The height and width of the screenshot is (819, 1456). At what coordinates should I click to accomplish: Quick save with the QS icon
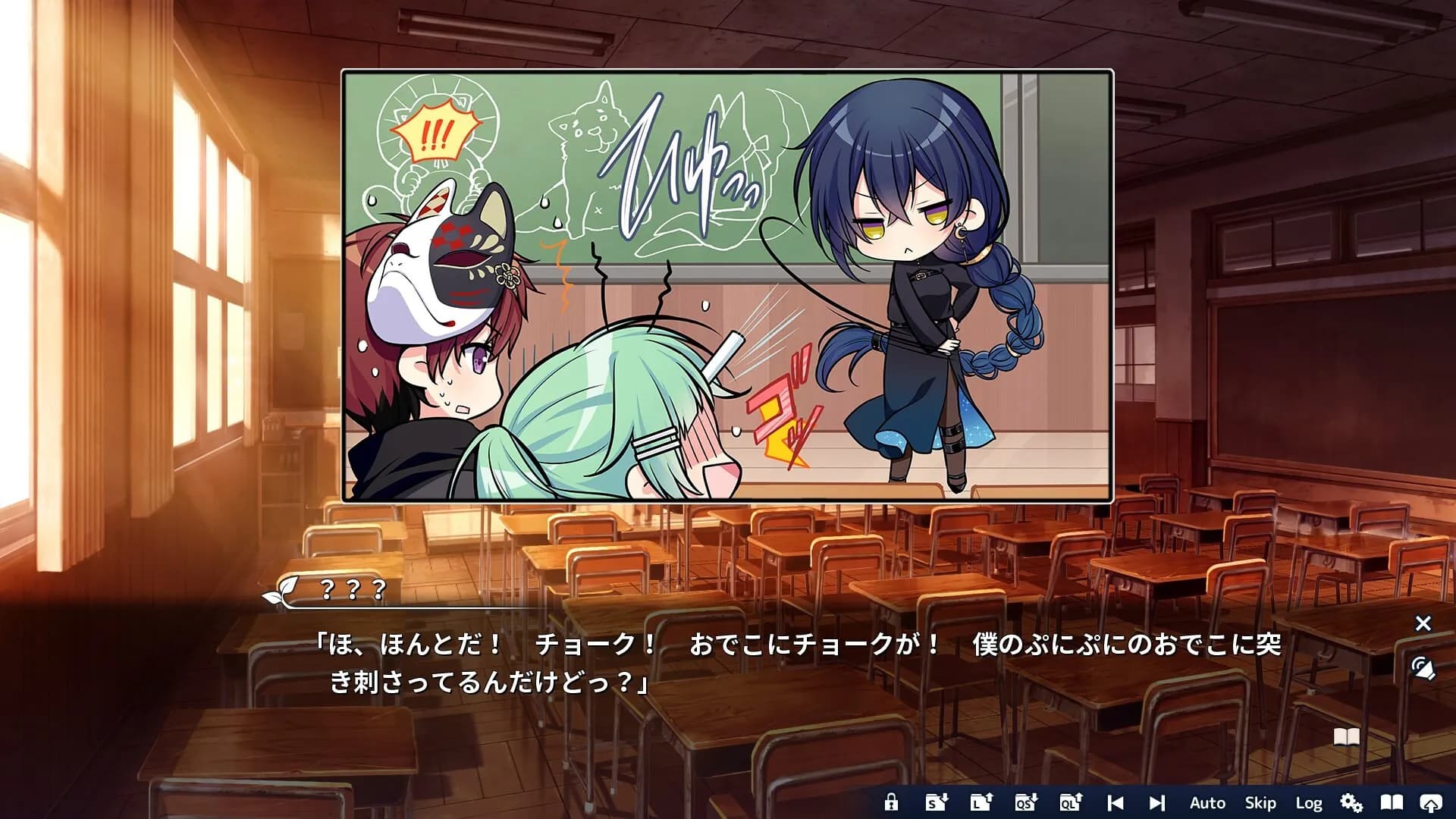tap(1026, 802)
